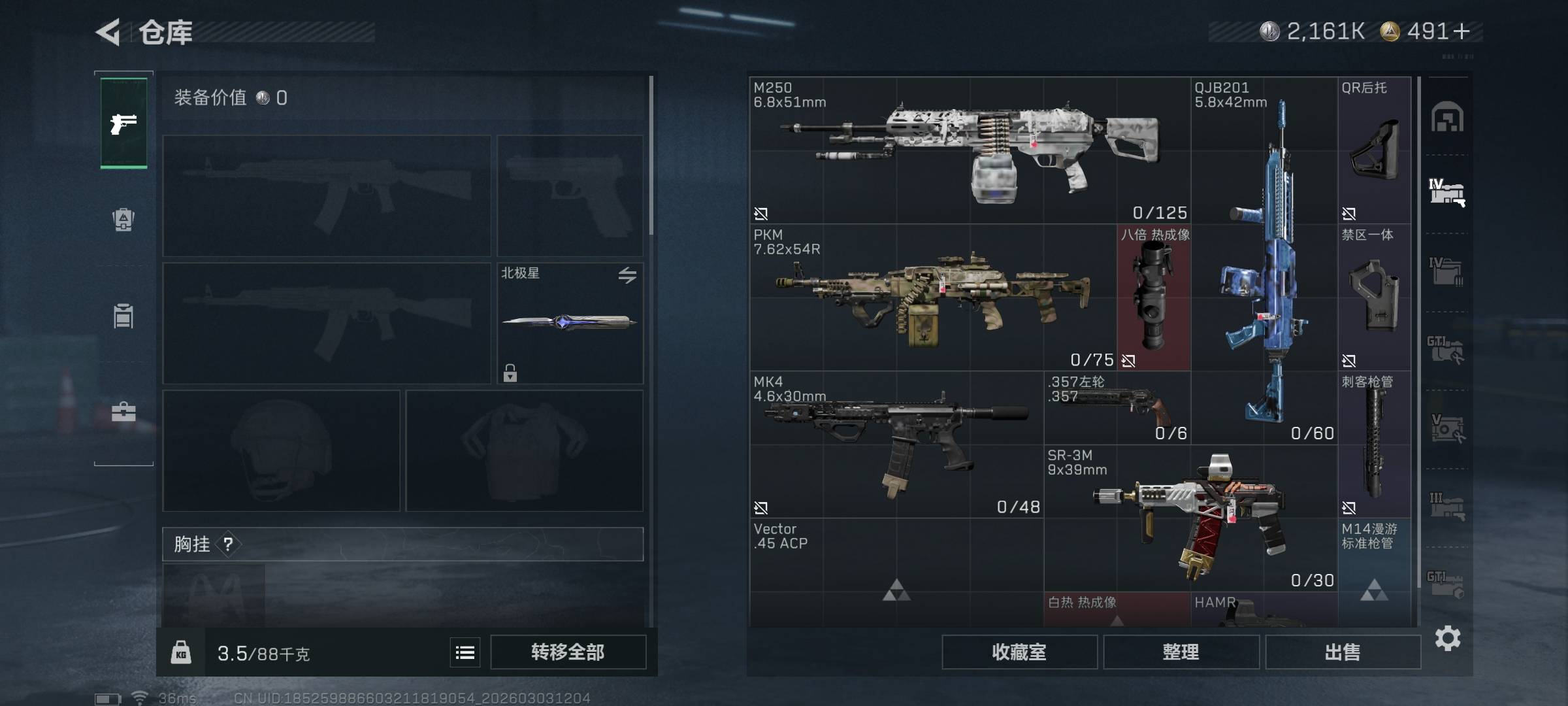This screenshot has width=1568, height=706.
Task: Tap the 出售 sell button
Action: point(1343,652)
